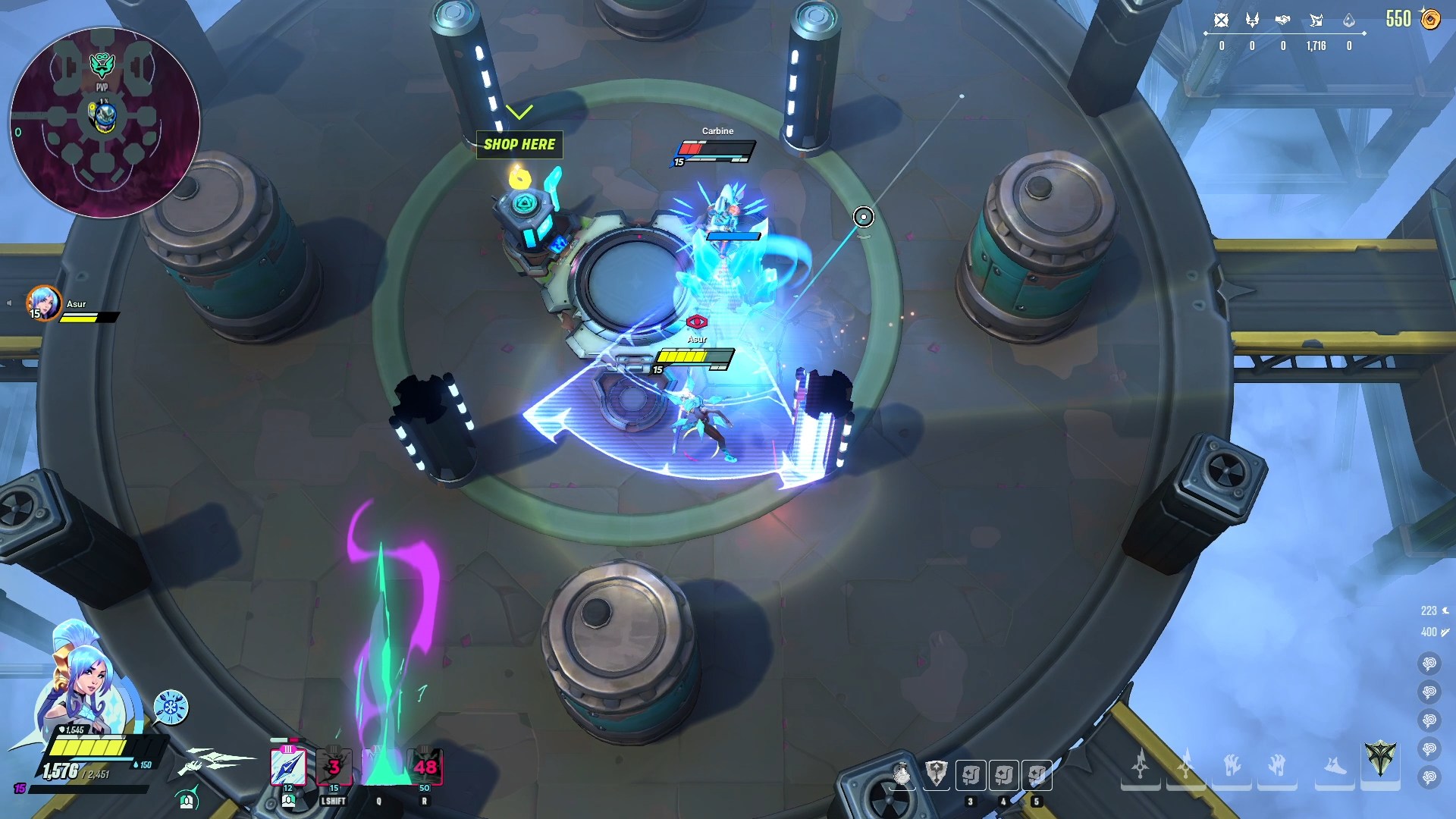Image resolution: width=1456 pixels, height=819 pixels.
Task: Activate the R ultimate ability showing 48
Action: [x=425, y=767]
